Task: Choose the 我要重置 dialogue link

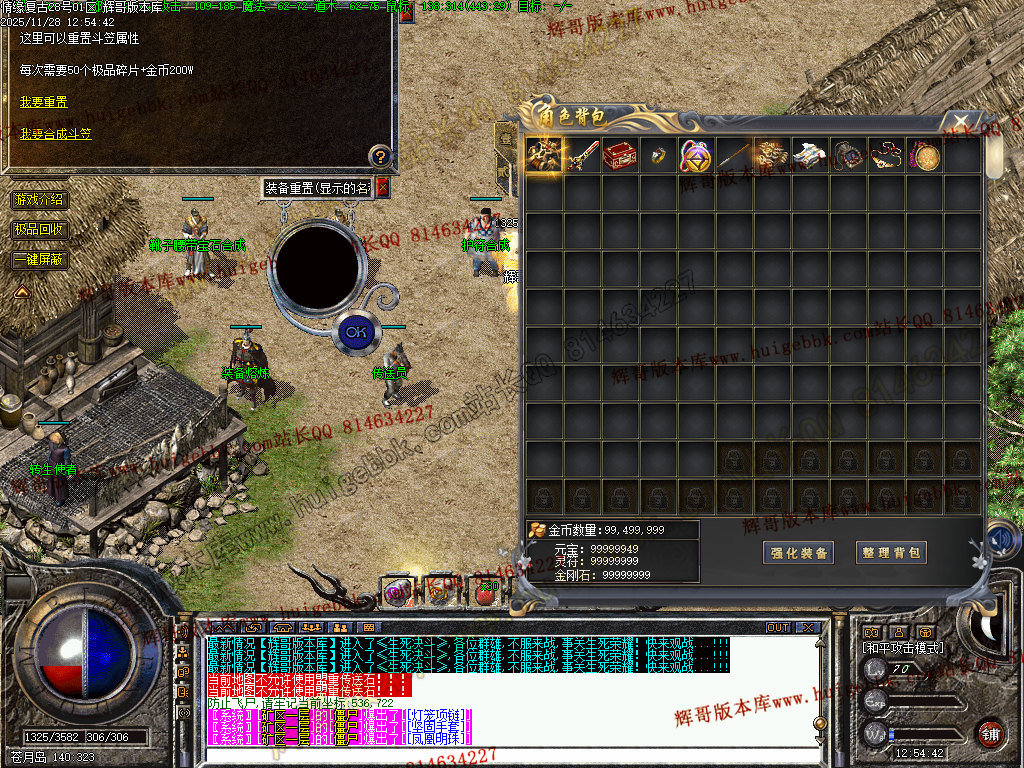Action: pyautogui.click(x=44, y=102)
